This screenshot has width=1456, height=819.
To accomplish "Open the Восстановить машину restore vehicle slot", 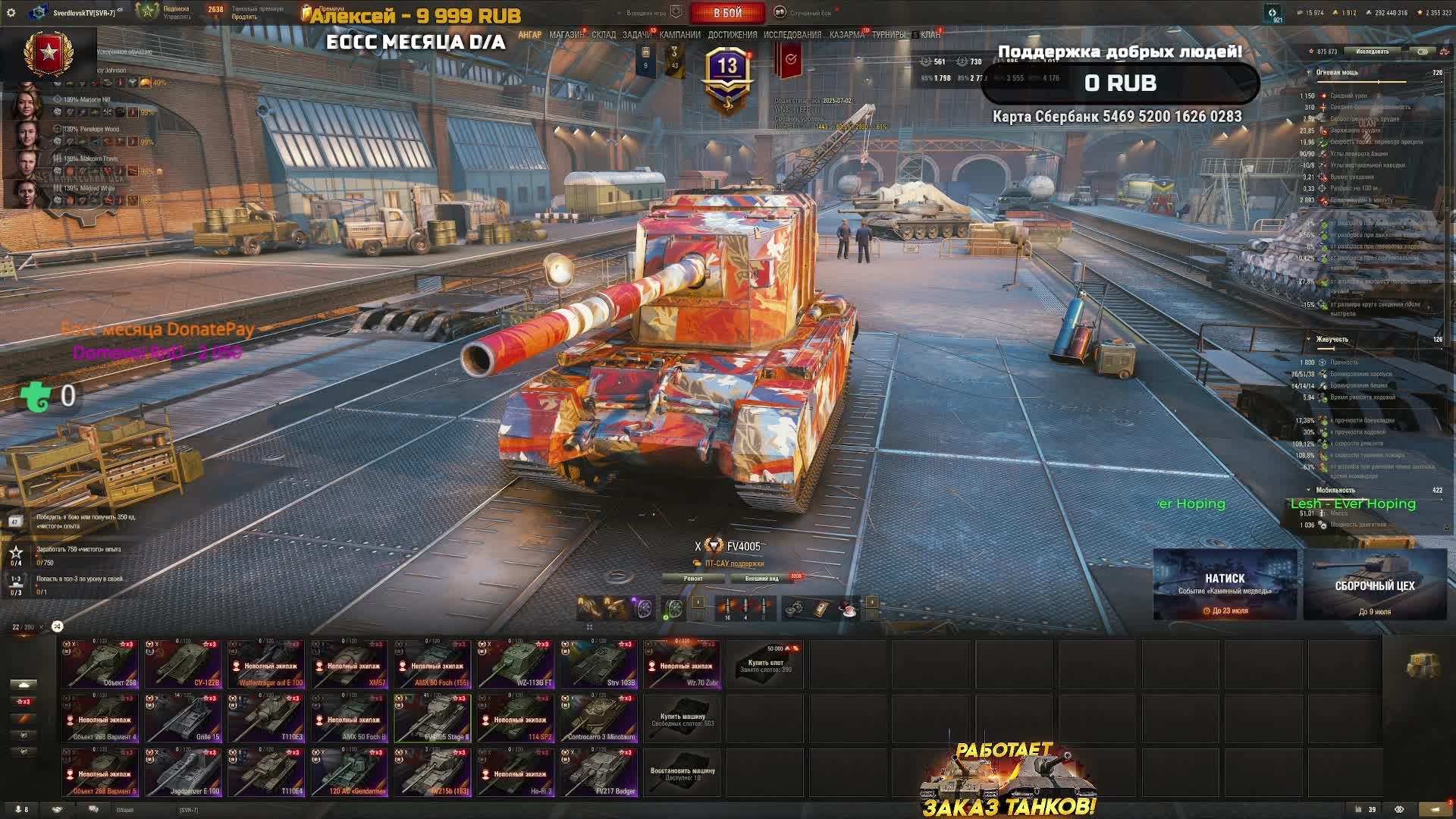I will coord(682,773).
